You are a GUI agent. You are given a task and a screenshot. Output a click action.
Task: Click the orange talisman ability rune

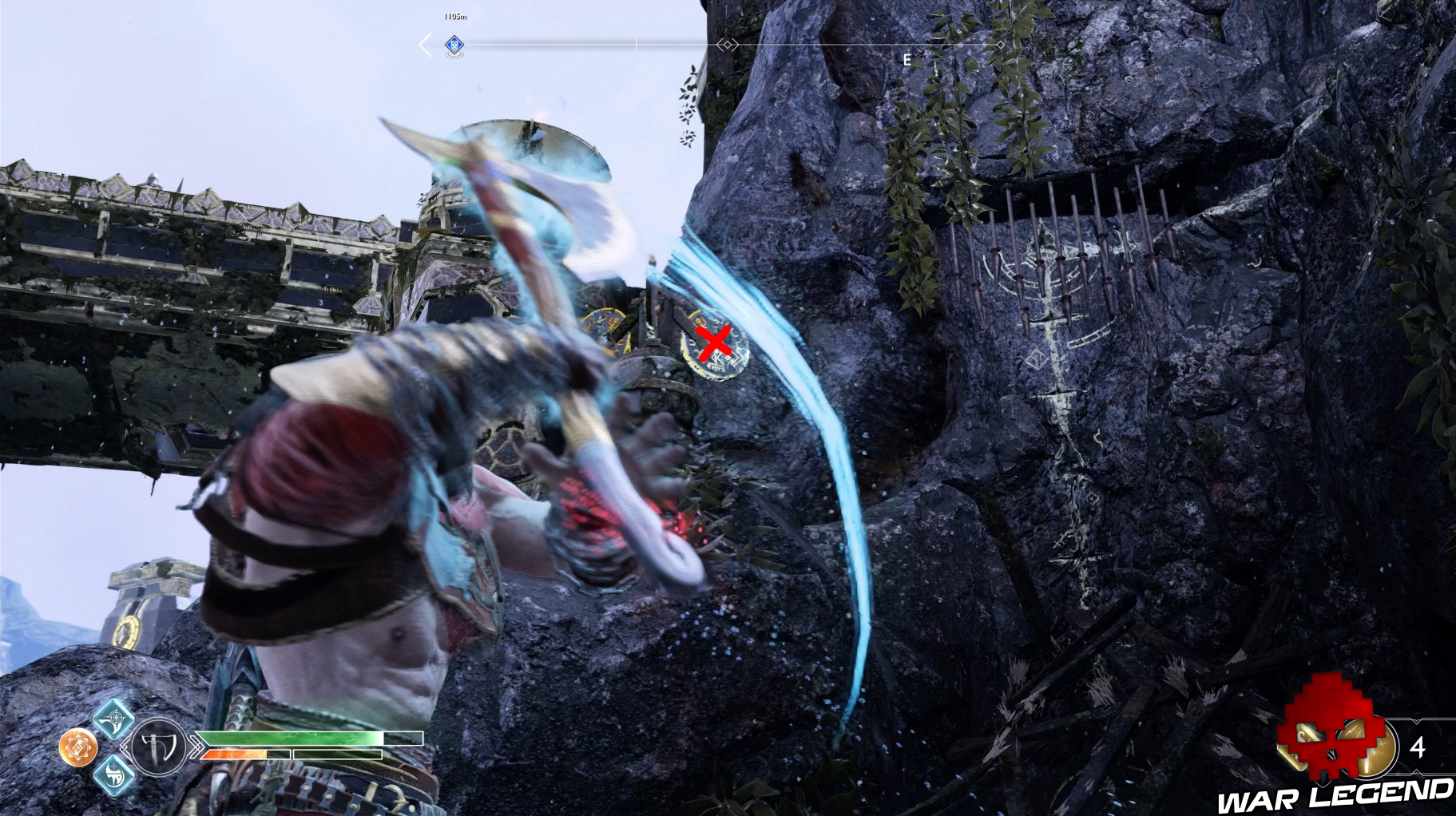(77, 746)
